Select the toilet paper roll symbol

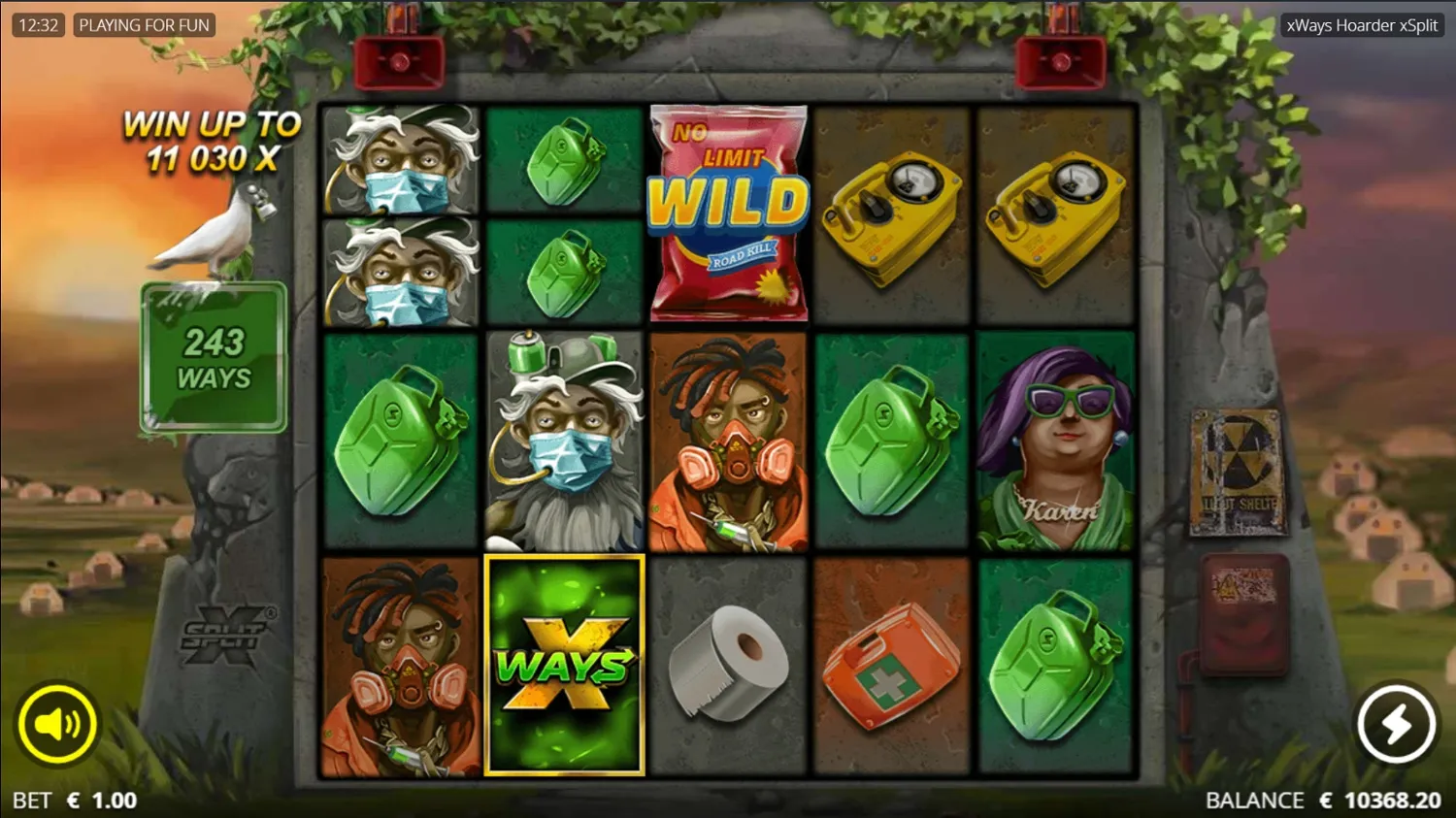(x=728, y=665)
